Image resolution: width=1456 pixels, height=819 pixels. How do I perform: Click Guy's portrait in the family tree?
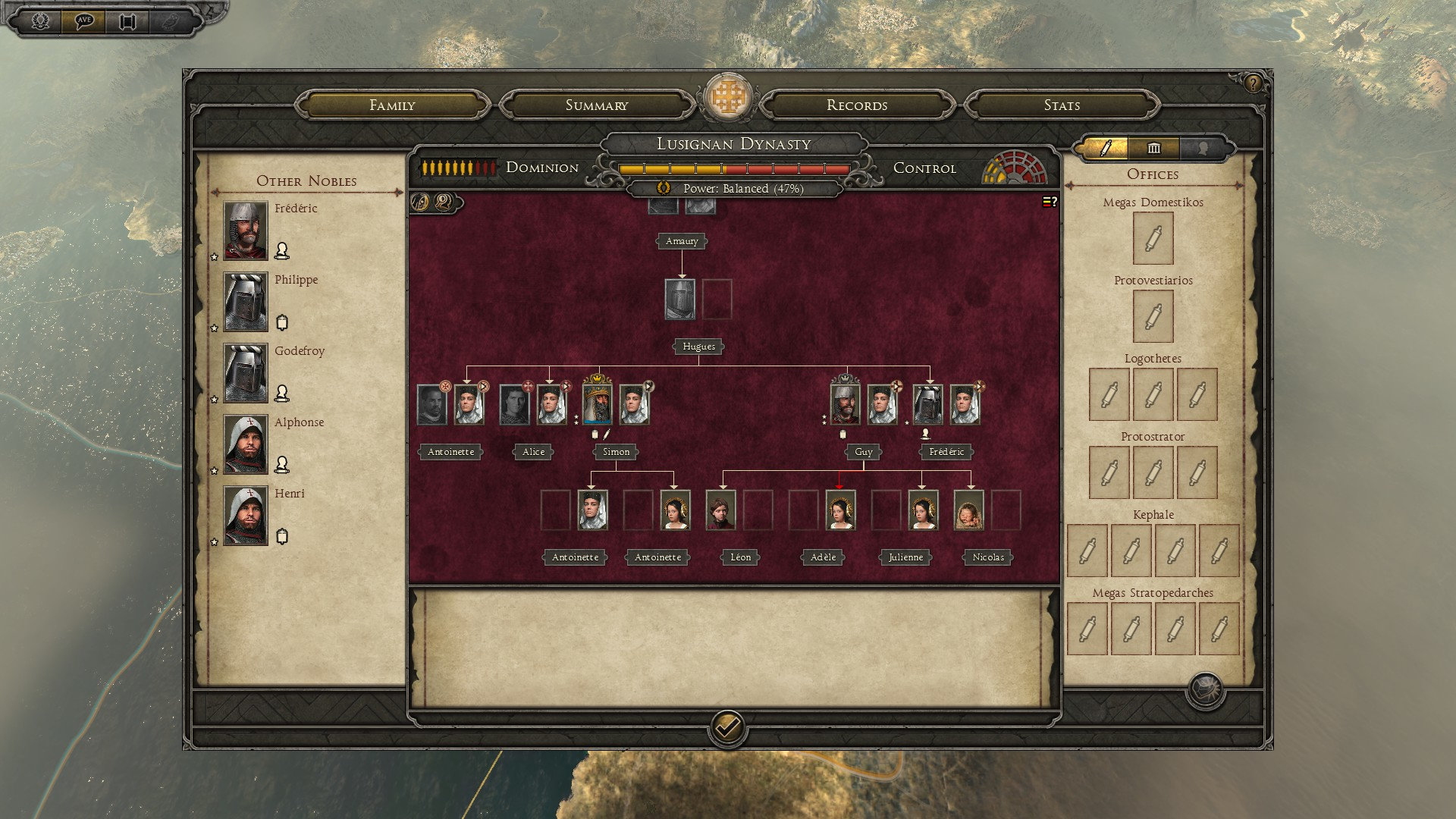point(845,404)
